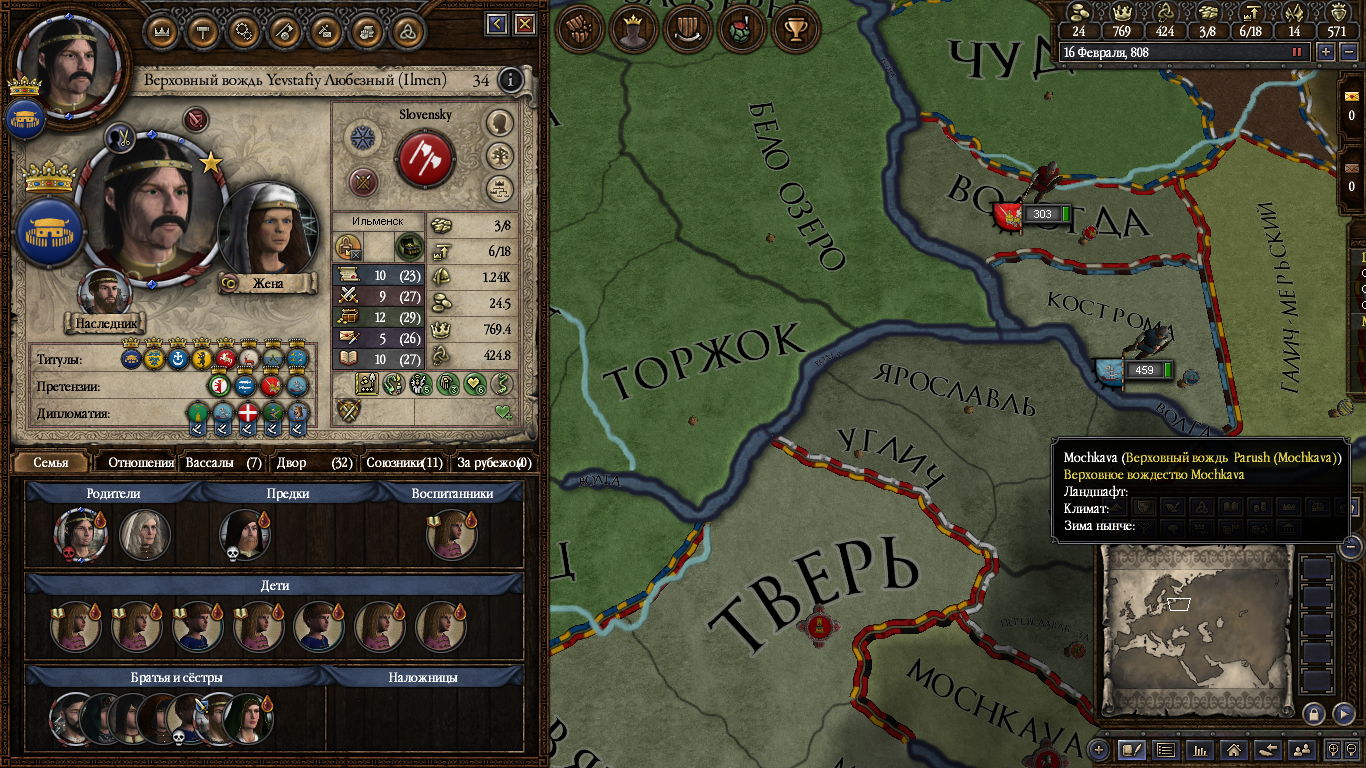
Task: Close the character panel with the X
Action: coord(525,24)
